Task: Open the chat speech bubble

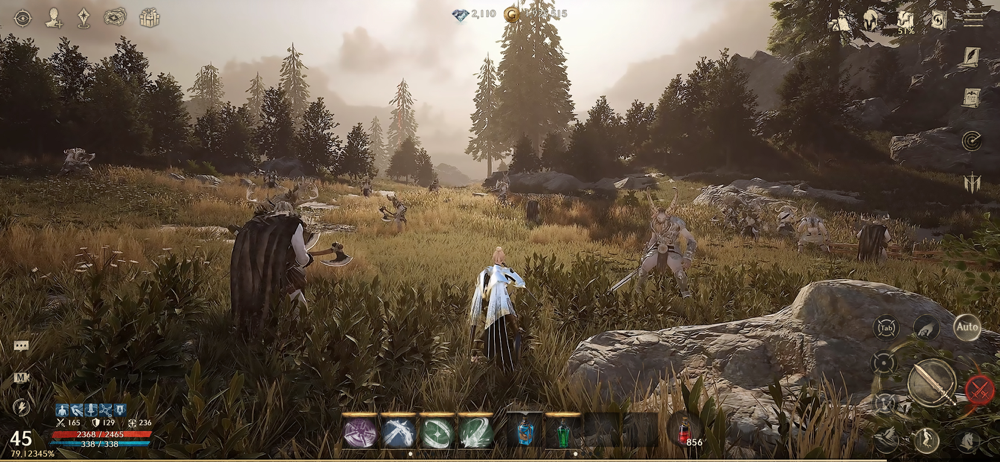Action: point(21,346)
